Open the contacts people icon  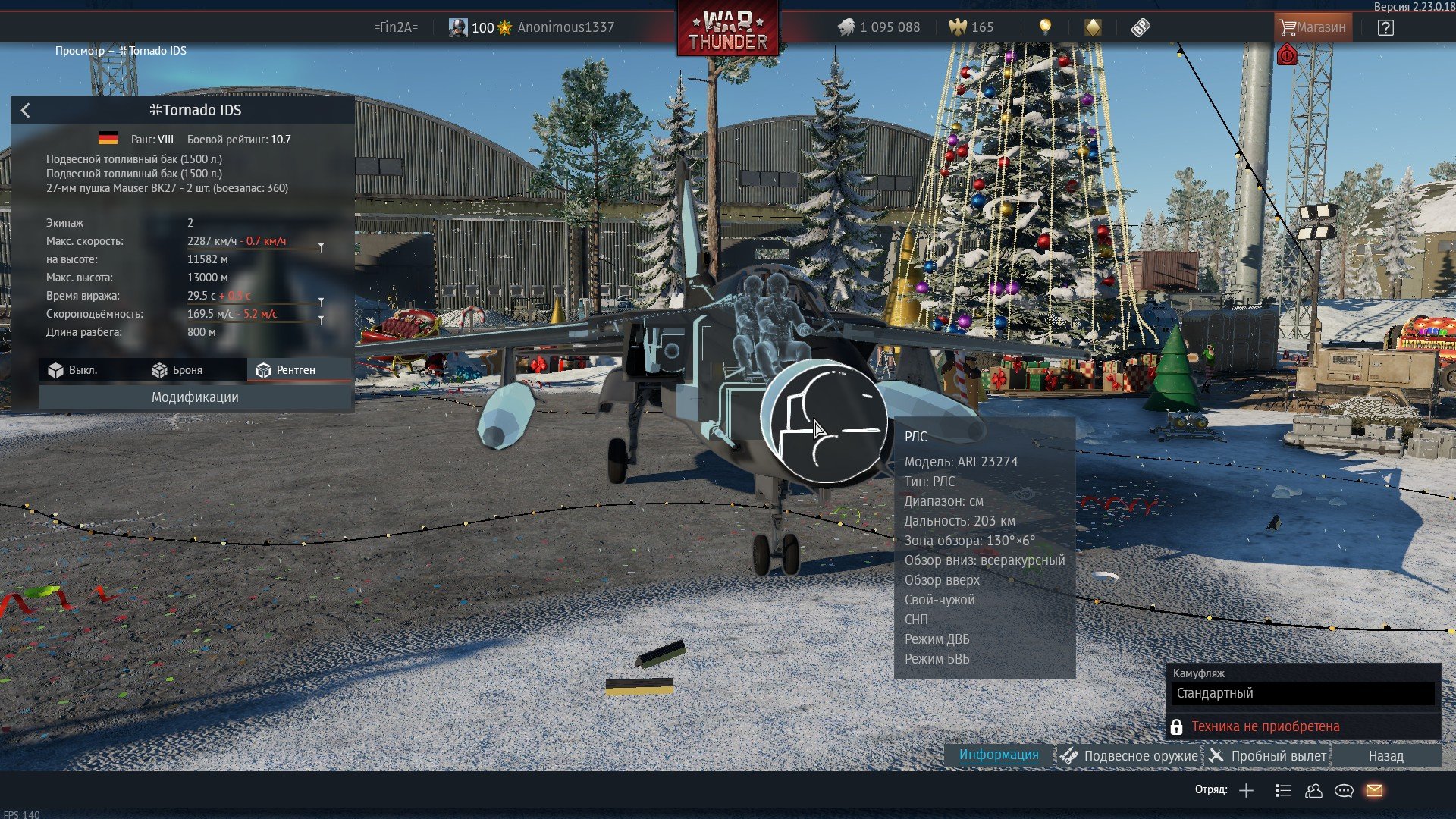coord(1313,791)
